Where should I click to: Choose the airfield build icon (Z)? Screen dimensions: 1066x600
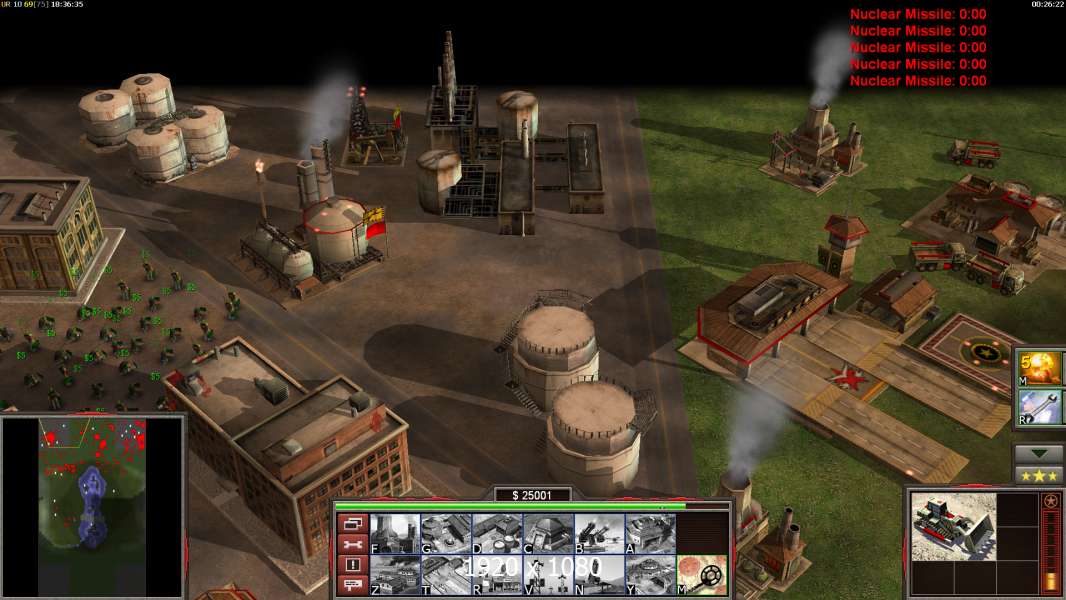tap(395, 575)
